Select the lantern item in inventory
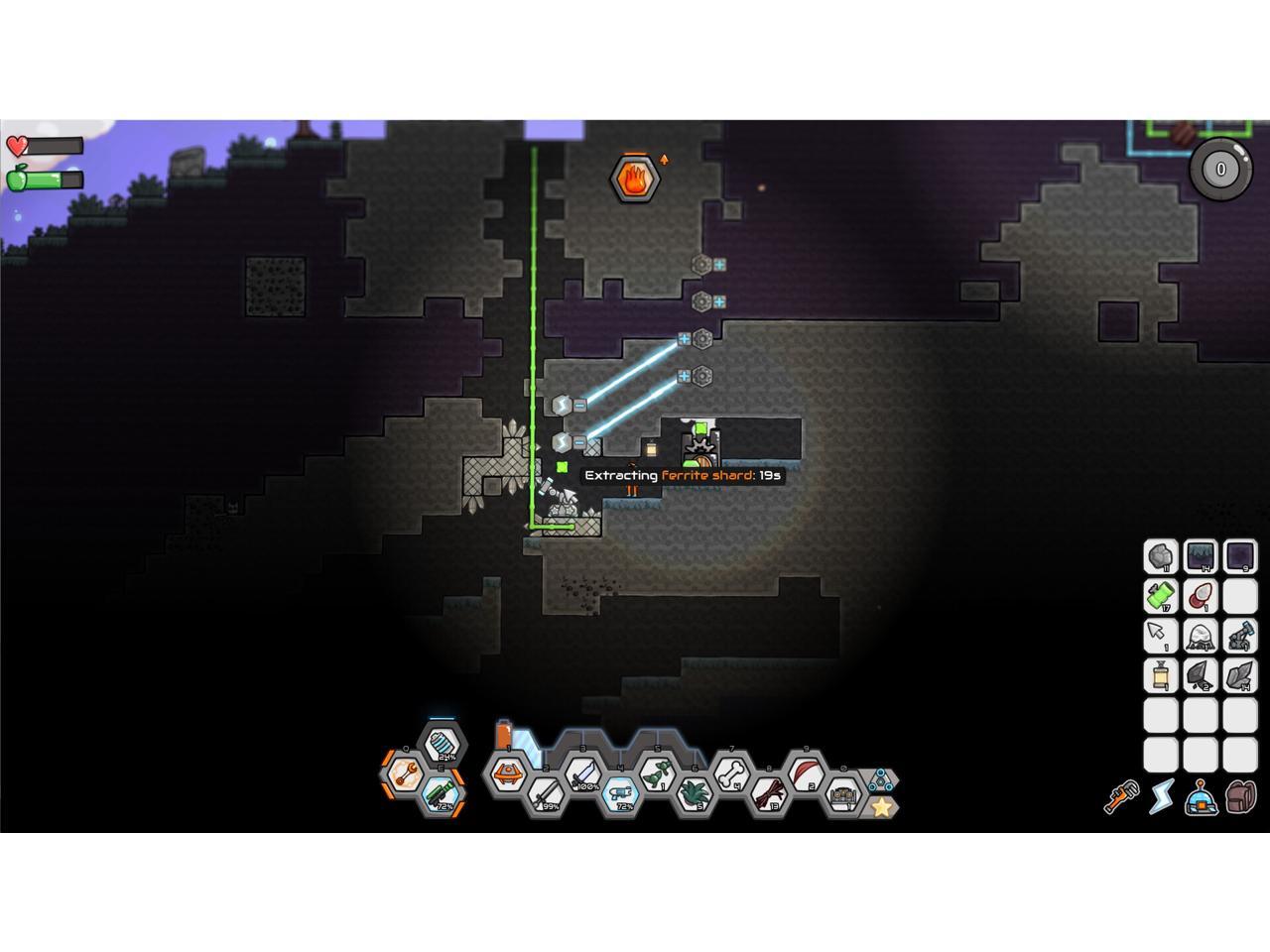Image resolution: width=1270 pixels, height=952 pixels. pyautogui.click(x=1160, y=675)
